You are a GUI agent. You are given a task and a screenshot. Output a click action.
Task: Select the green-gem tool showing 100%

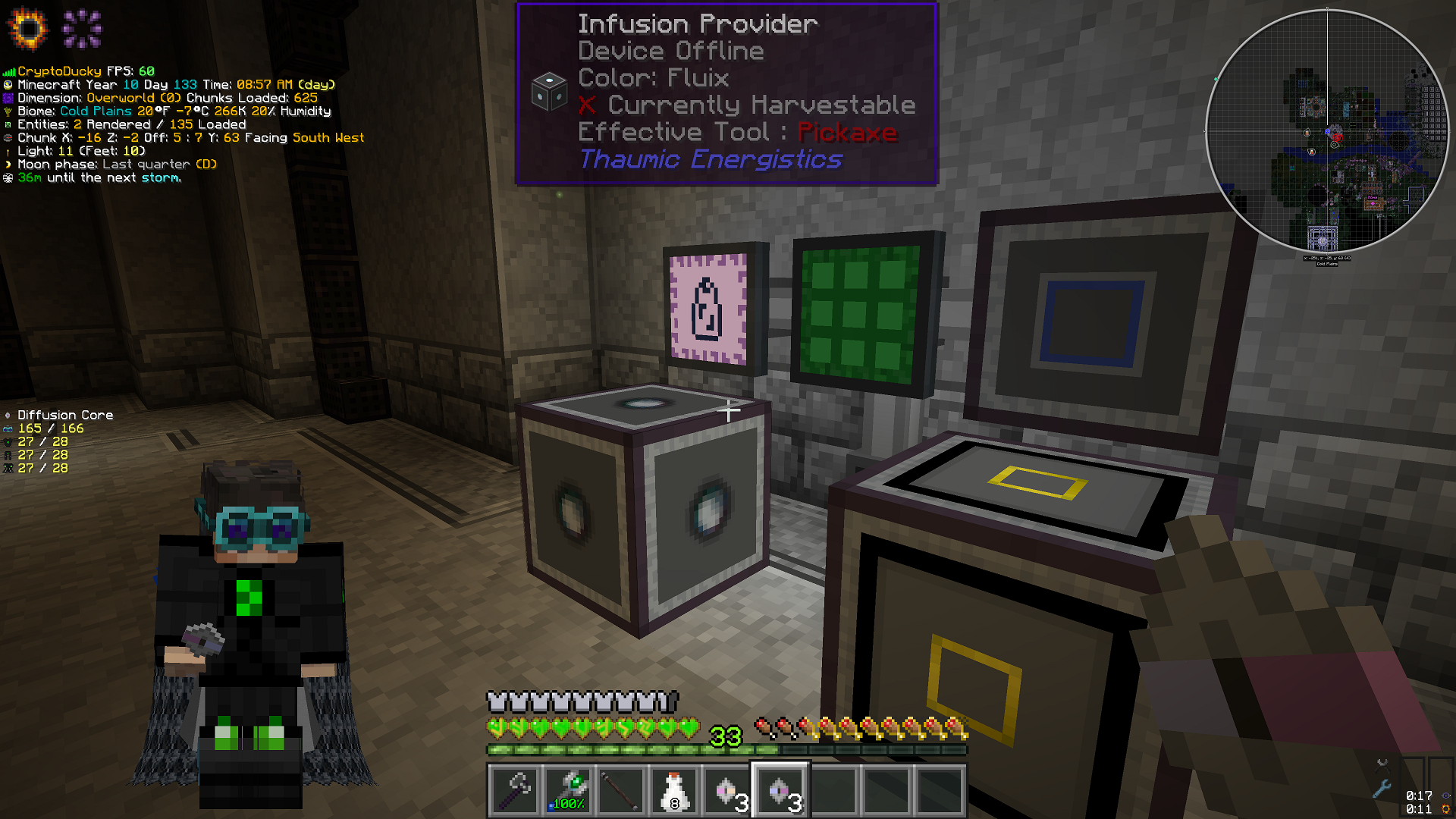tap(569, 791)
